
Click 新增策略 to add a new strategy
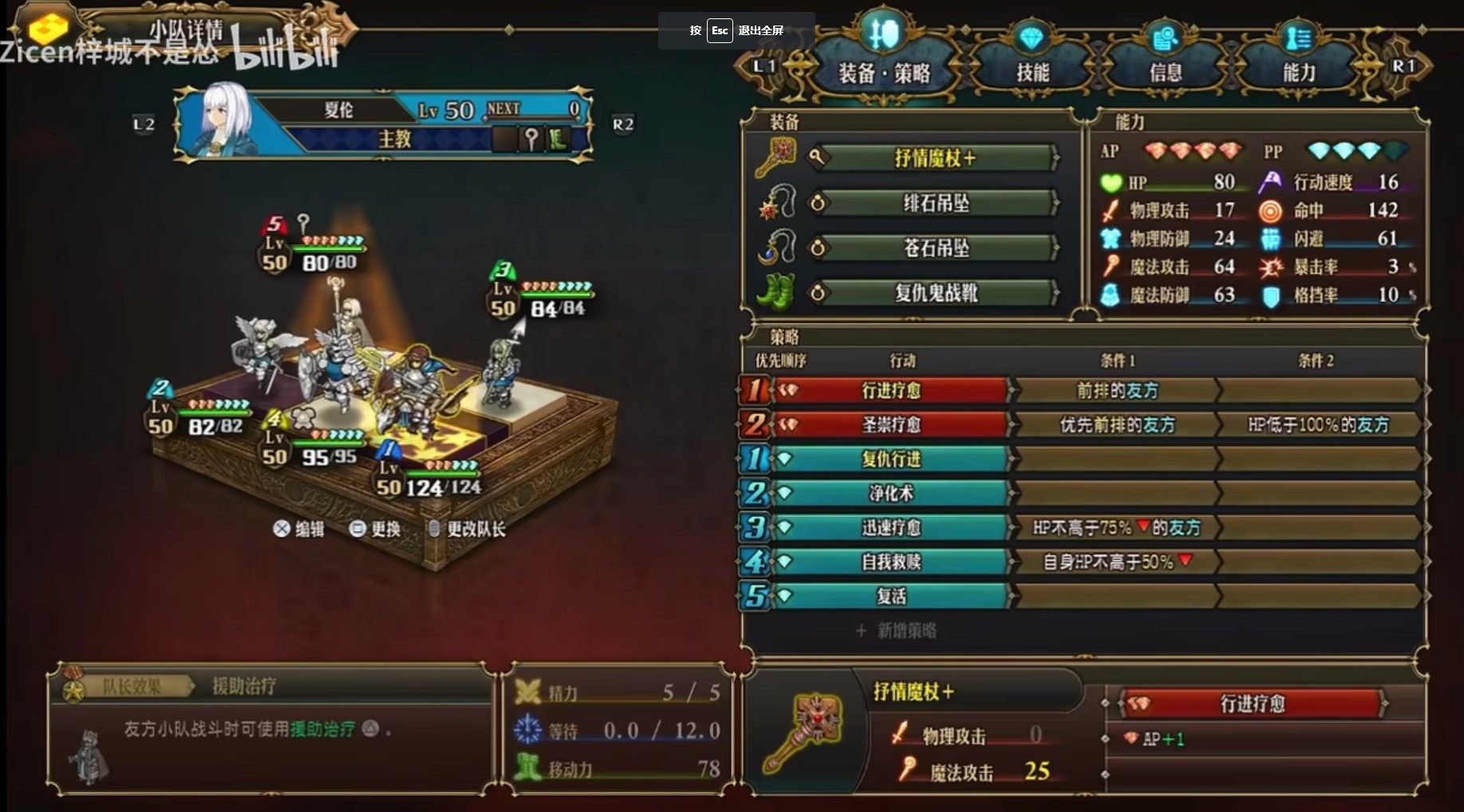[897, 630]
